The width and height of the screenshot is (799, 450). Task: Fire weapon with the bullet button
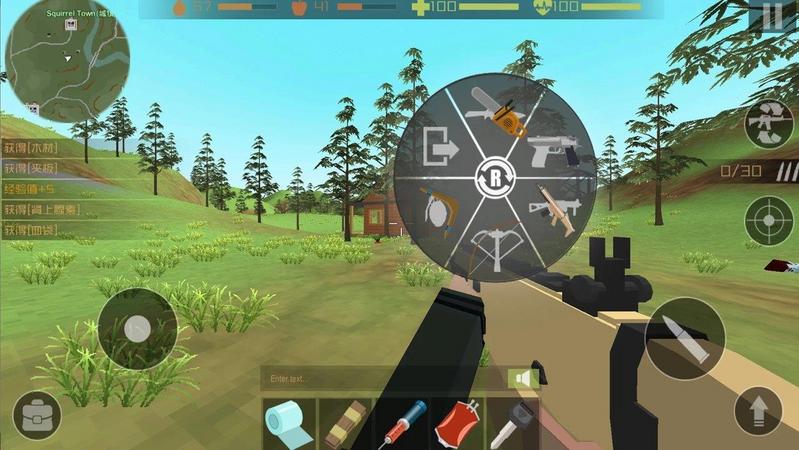click(x=684, y=339)
